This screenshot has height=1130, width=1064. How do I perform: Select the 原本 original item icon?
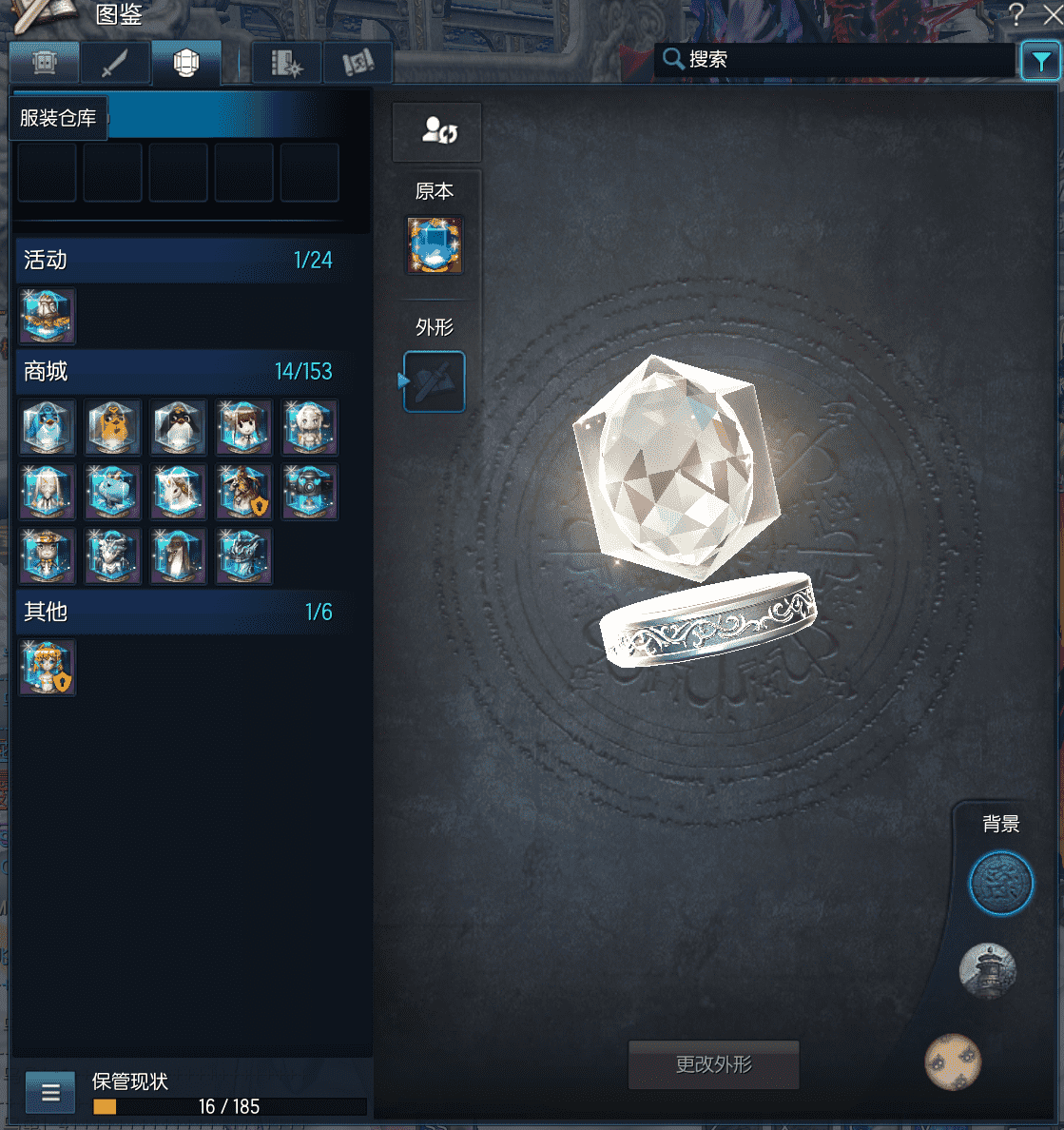click(x=435, y=245)
